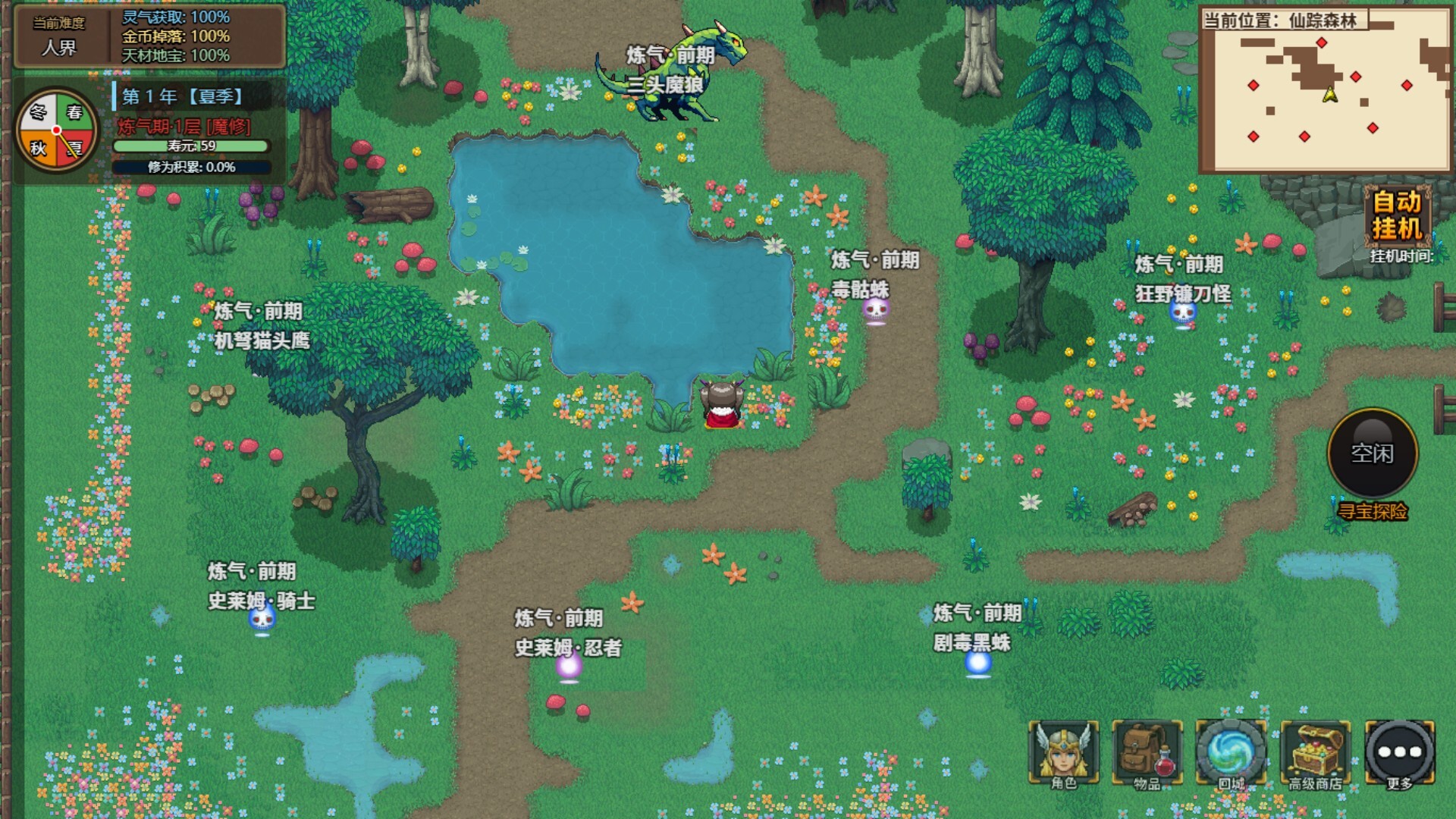Select the 狂野镰刀怪 enemy marker

[1183, 312]
